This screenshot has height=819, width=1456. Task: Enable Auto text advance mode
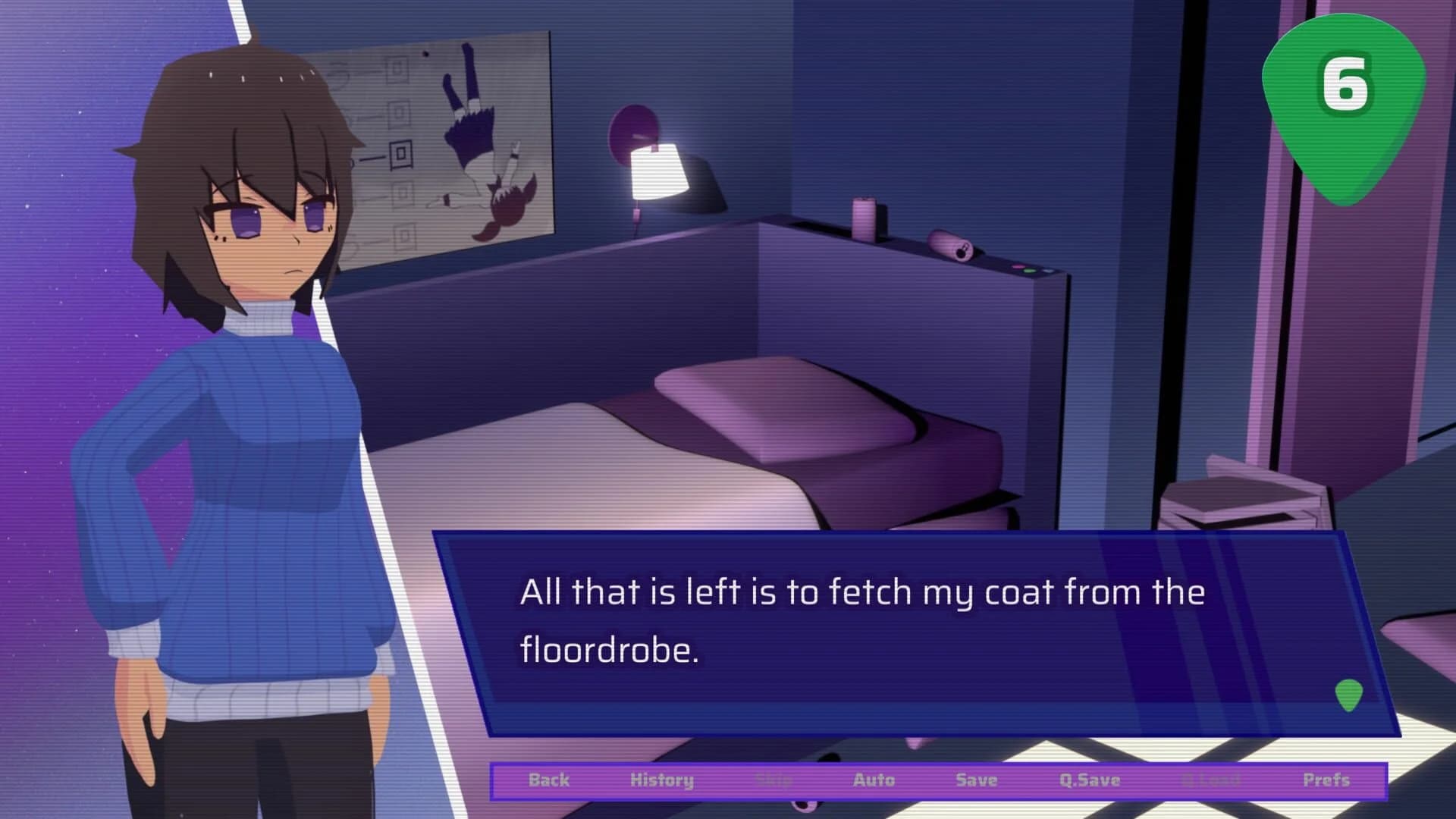click(874, 780)
